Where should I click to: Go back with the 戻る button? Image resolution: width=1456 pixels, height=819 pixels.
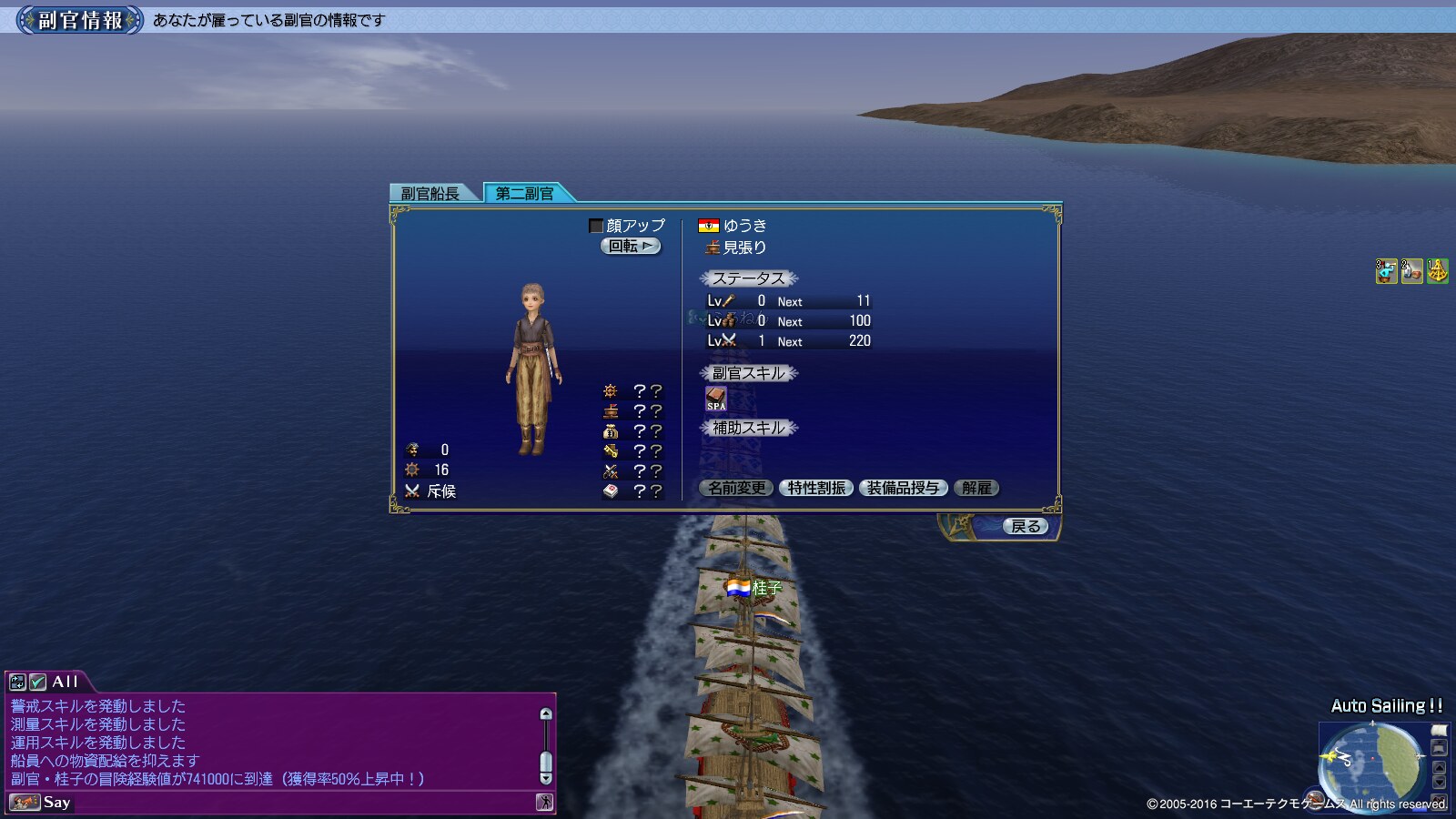[x=1026, y=527]
